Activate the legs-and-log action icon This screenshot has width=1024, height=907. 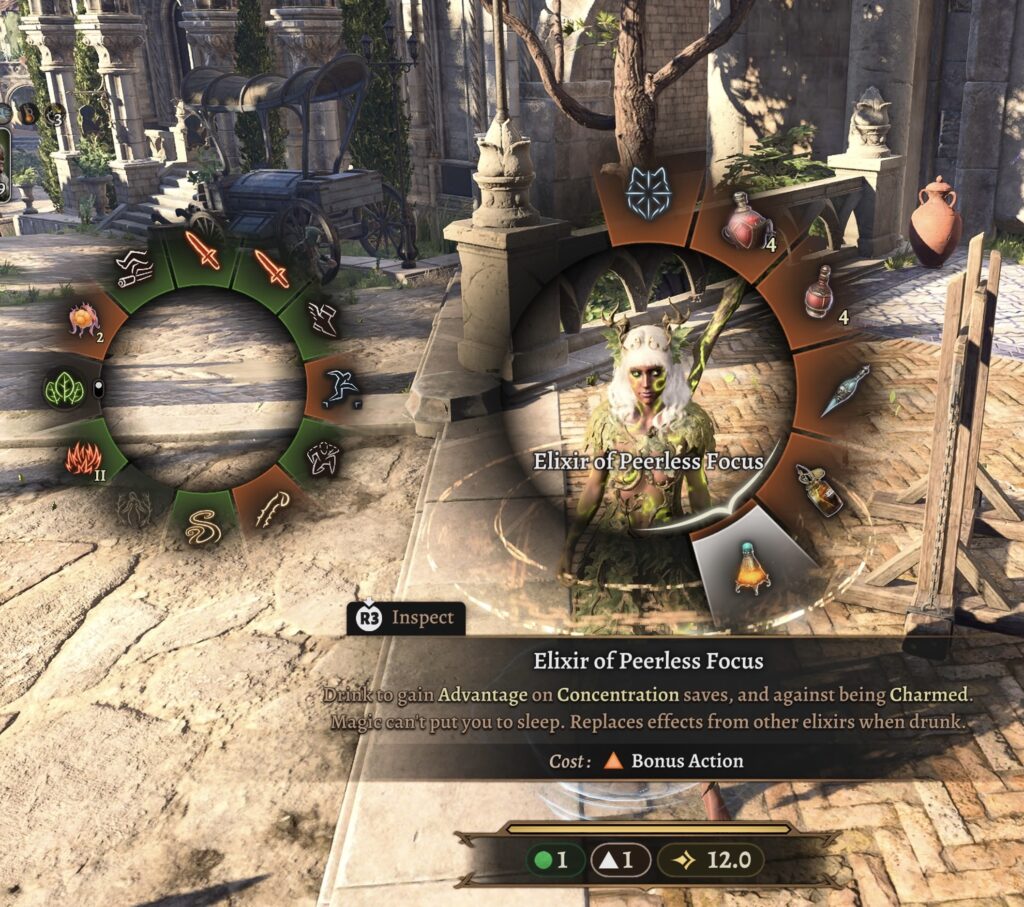point(135,266)
